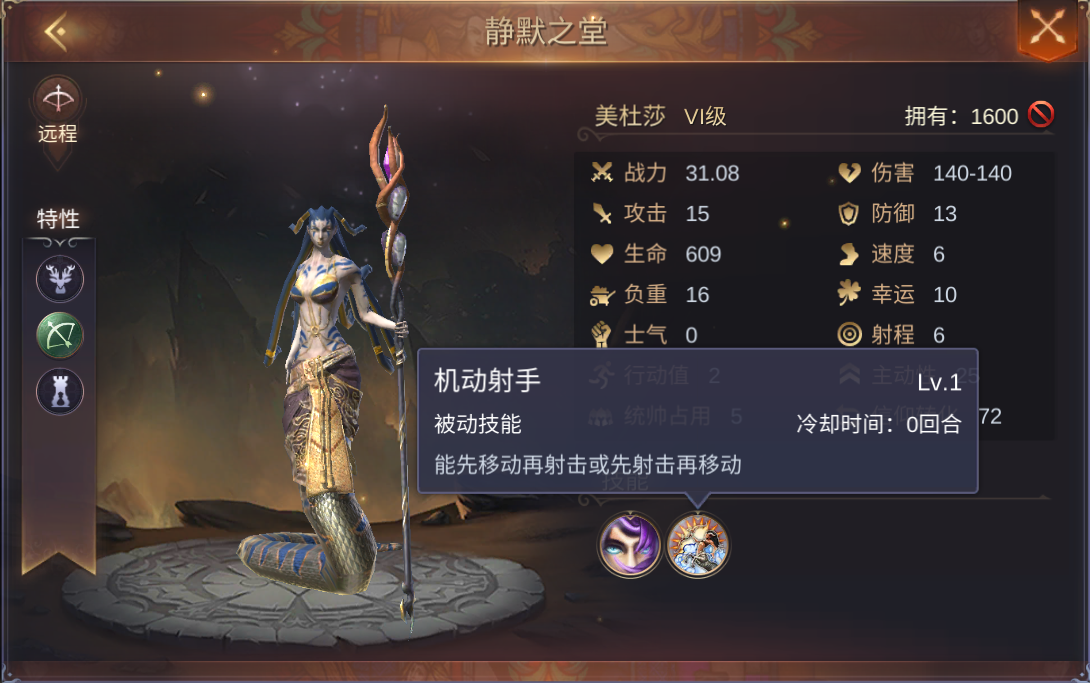Close the unit details panel
Viewport: 1090px width, 683px height.
pos(1046,27)
